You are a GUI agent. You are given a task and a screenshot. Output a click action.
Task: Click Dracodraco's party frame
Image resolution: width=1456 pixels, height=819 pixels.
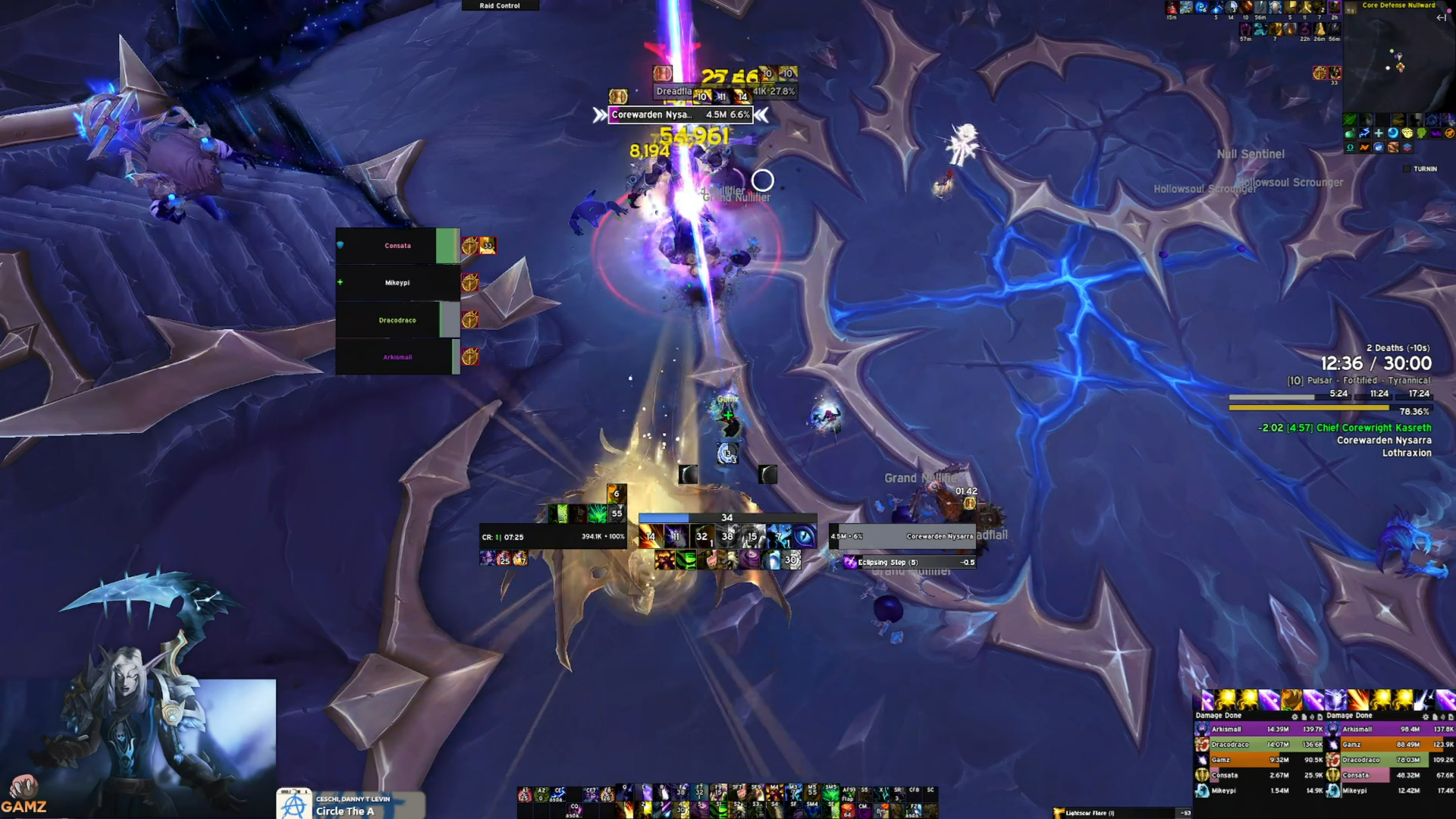coord(397,320)
